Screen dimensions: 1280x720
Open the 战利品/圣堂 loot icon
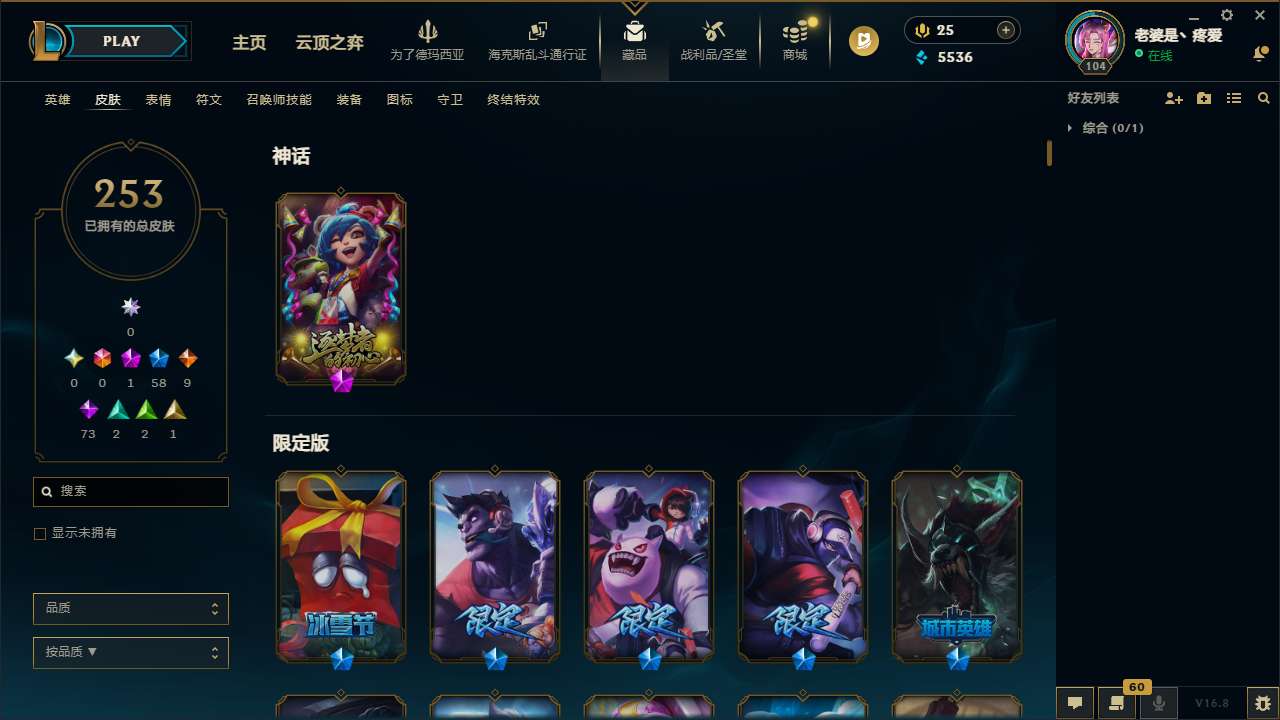tap(713, 40)
